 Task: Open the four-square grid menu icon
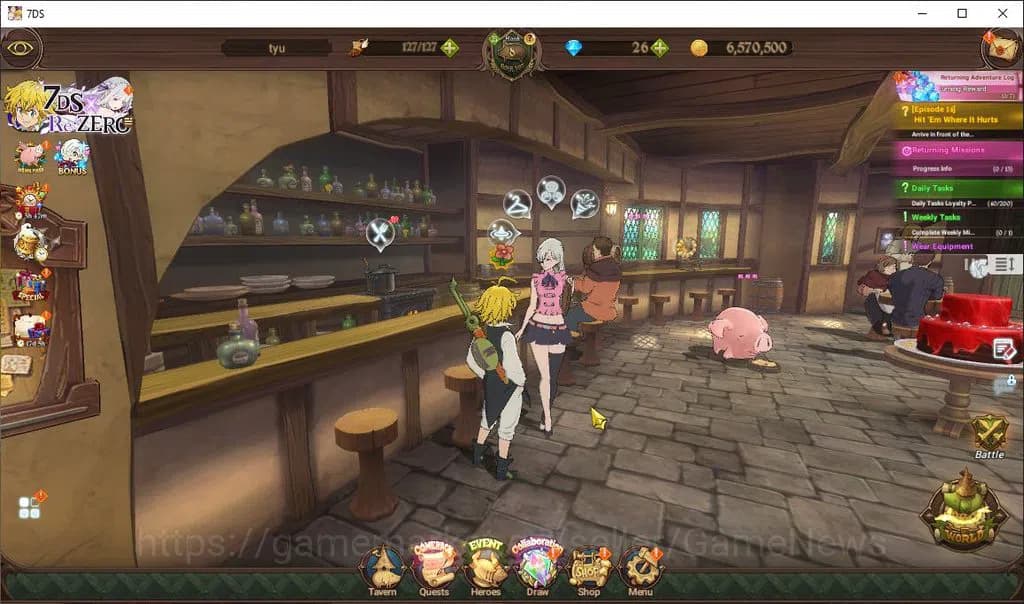click(30, 508)
